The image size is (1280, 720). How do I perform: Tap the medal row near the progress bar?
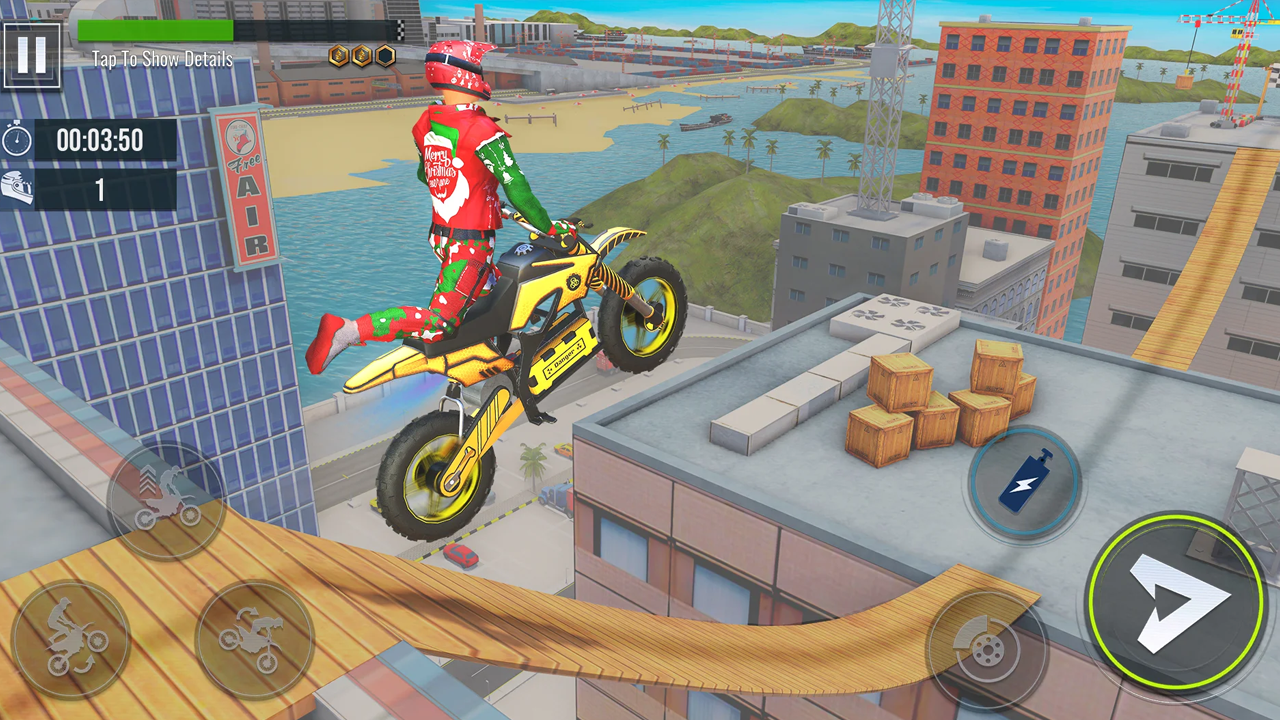pos(362,56)
